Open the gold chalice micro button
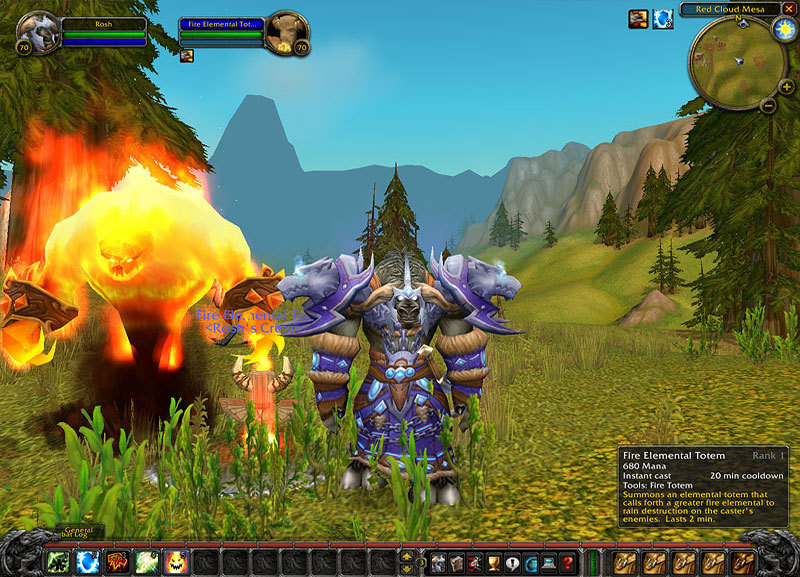800x577 pixels. pos(493,562)
